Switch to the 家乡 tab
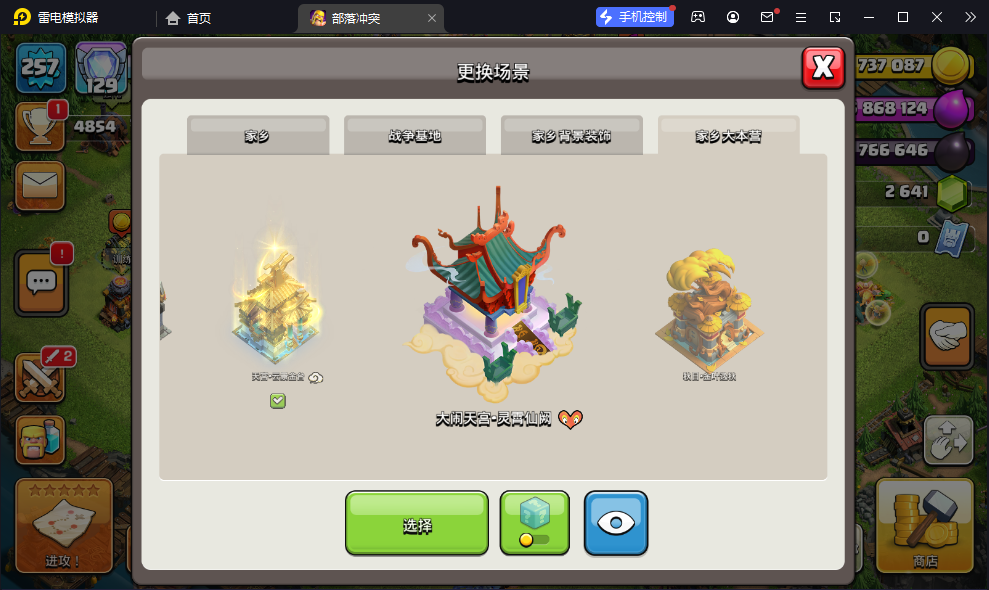Viewport: 989px width, 590px height. [258, 135]
